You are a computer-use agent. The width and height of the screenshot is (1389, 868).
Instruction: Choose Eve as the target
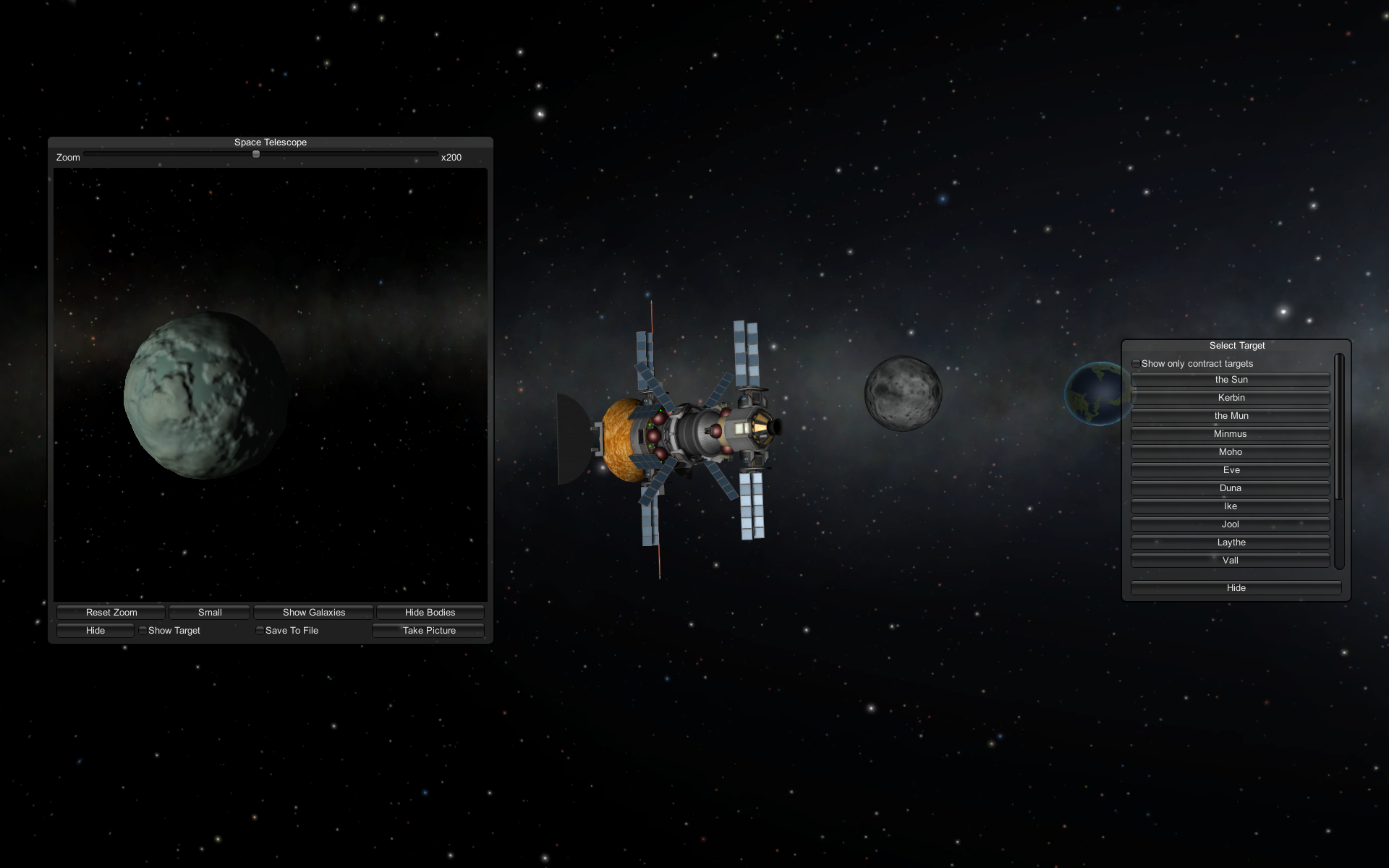[1231, 470]
